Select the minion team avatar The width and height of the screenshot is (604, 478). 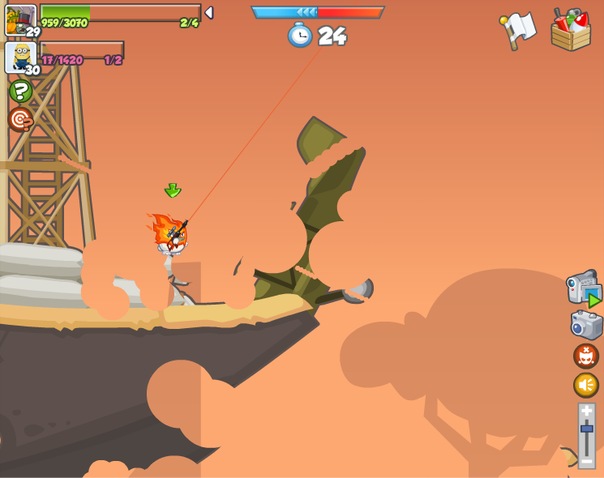tap(20, 56)
